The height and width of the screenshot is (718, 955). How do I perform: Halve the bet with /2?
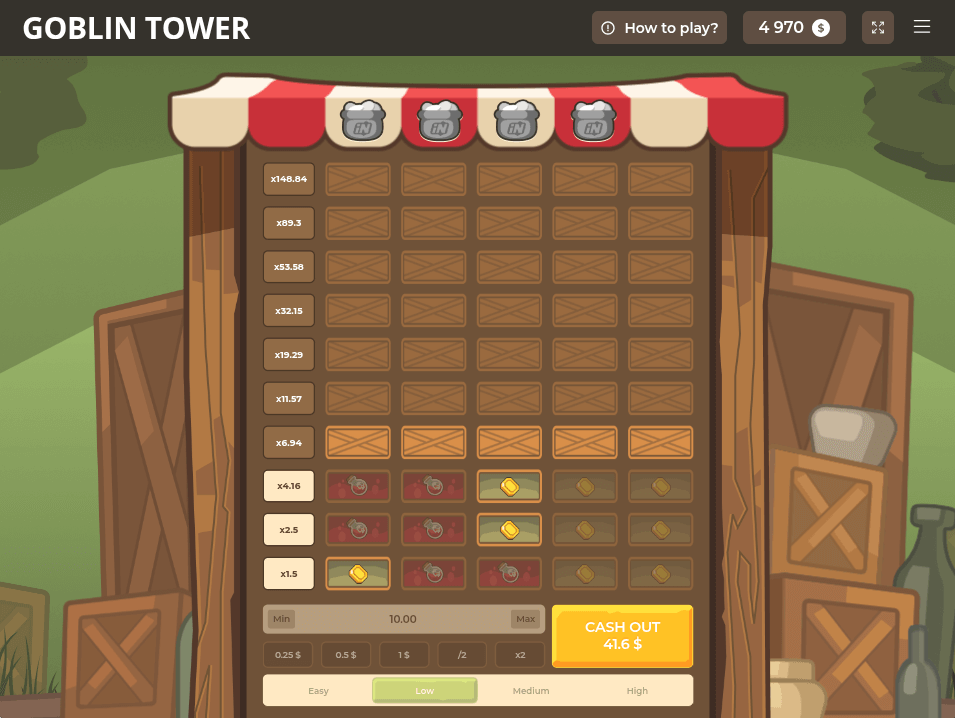[462, 655]
